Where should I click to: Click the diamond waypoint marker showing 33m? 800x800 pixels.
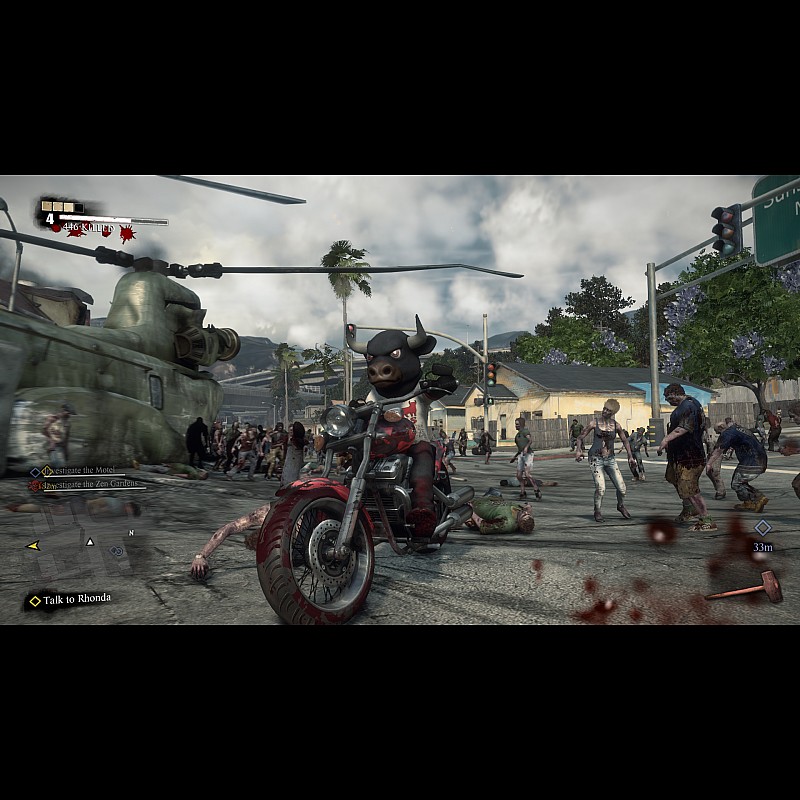[763, 527]
